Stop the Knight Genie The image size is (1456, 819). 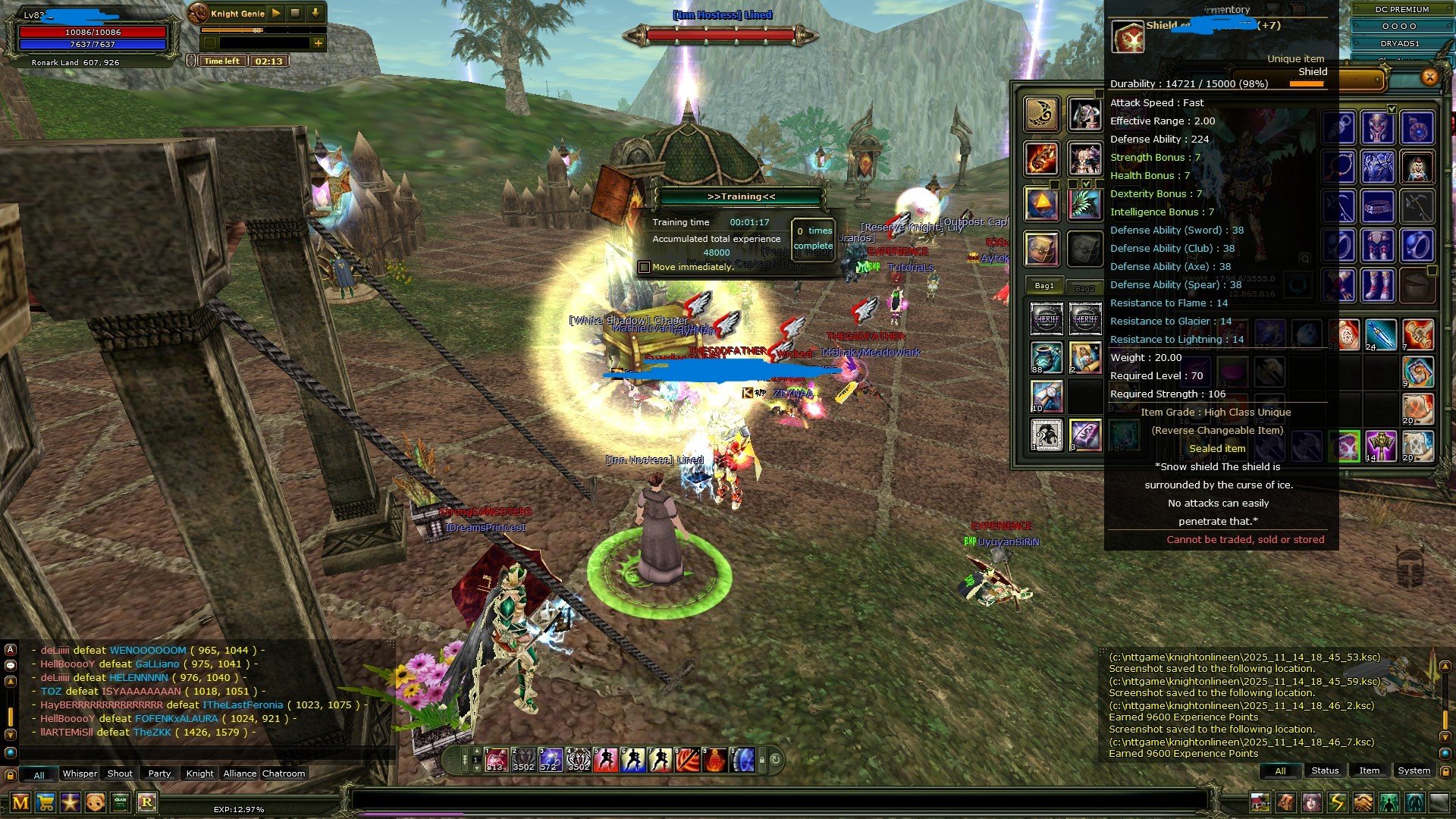[x=296, y=13]
